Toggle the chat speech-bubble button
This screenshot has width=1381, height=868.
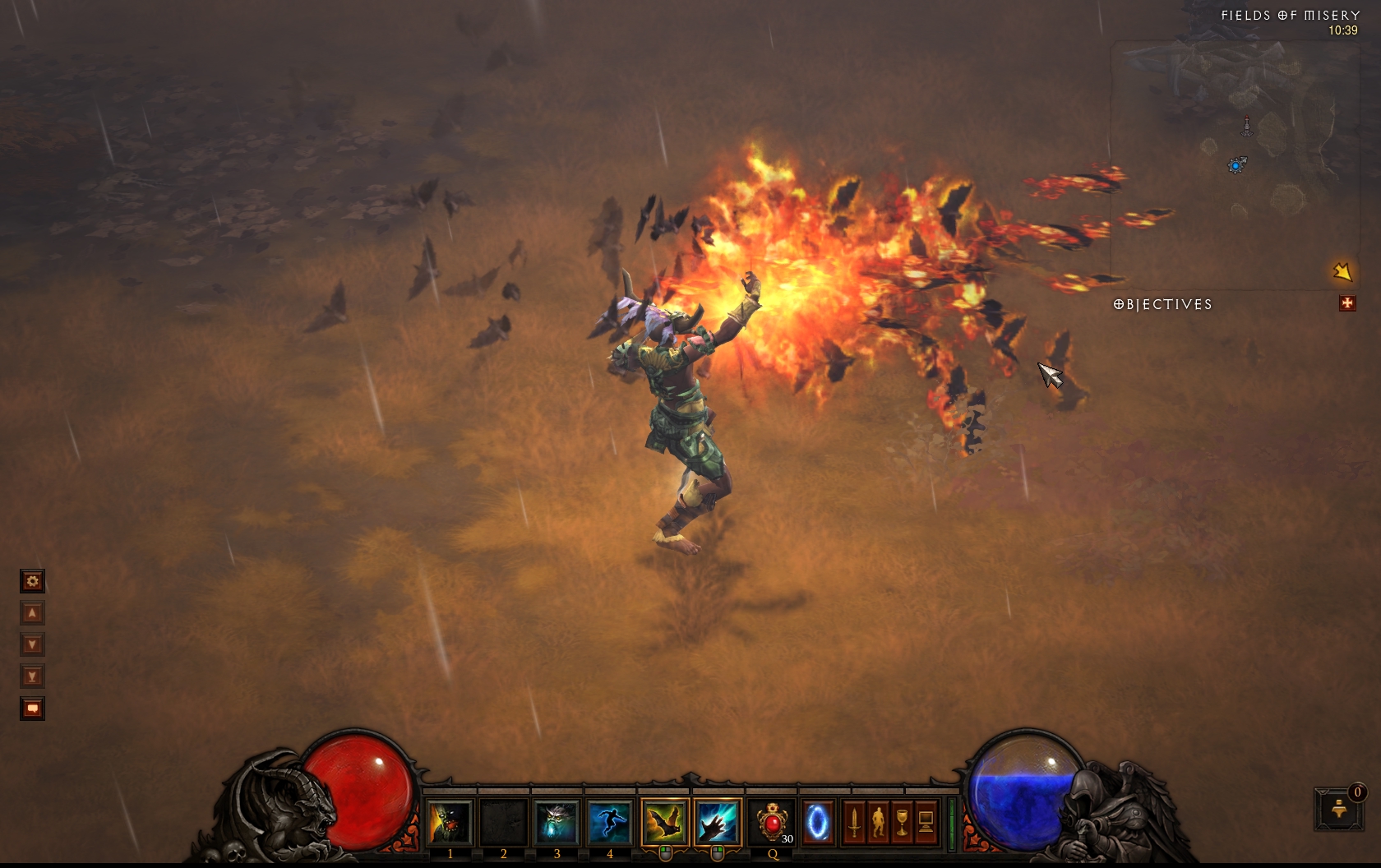coord(32,709)
